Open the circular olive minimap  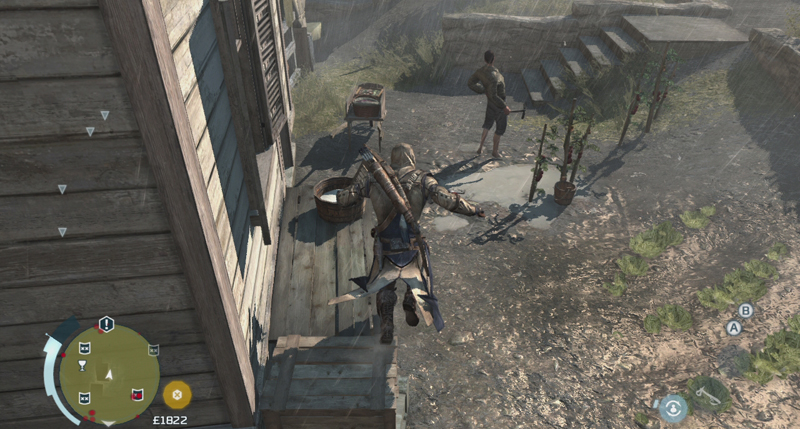coord(109,373)
